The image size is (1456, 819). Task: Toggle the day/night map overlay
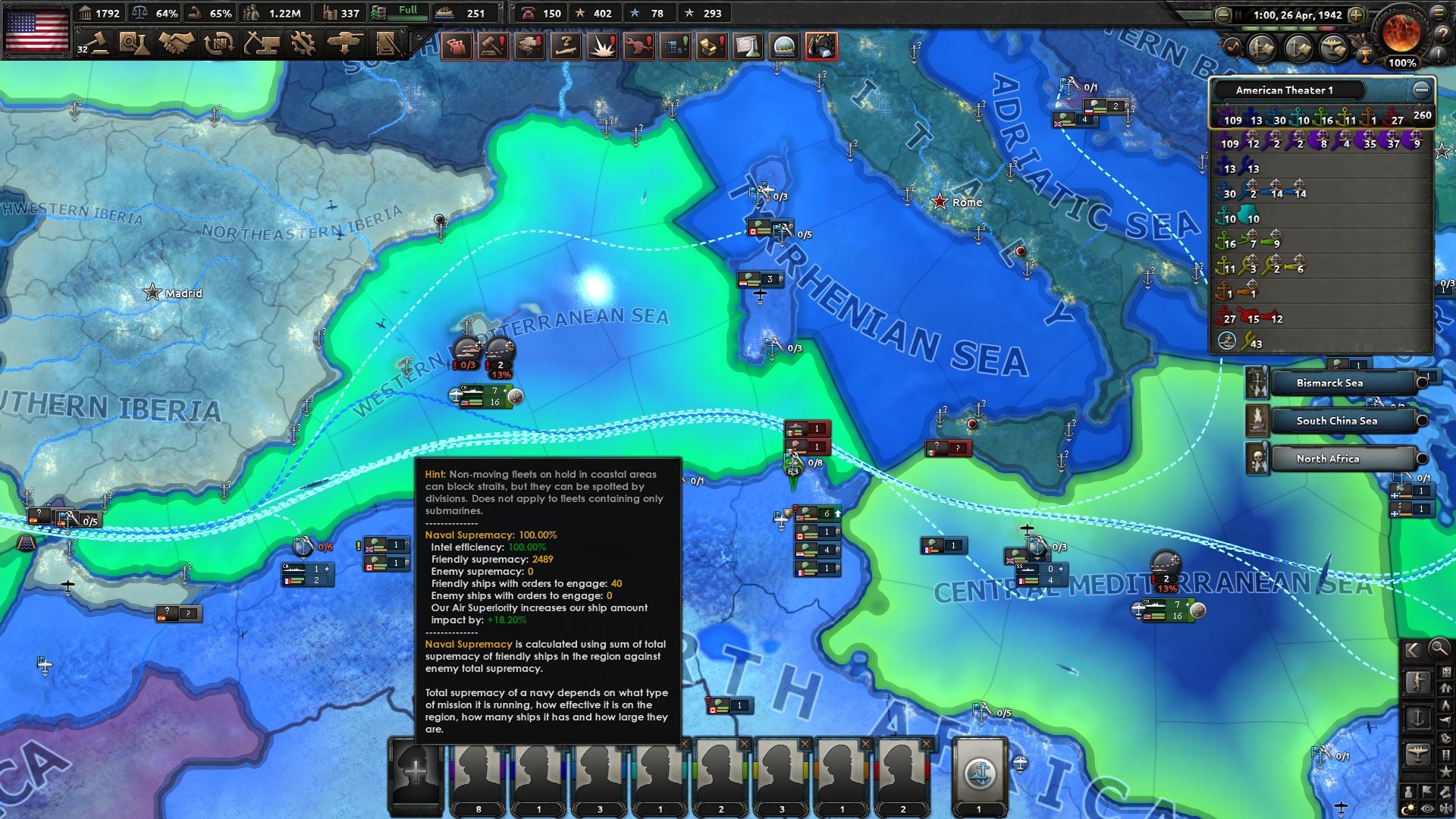pyautogui.click(x=1407, y=806)
